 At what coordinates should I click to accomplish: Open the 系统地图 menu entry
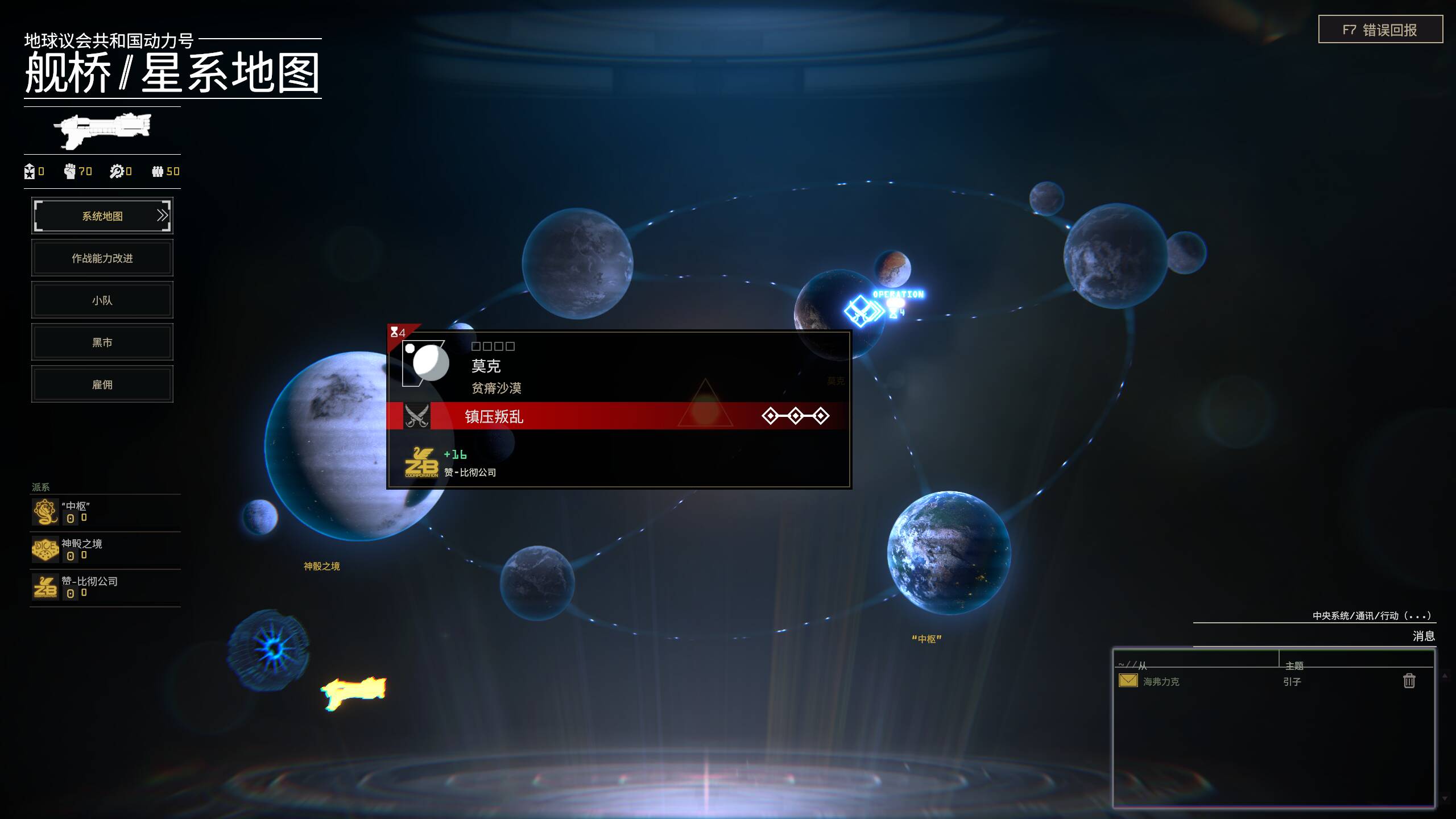[x=102, y=216]
